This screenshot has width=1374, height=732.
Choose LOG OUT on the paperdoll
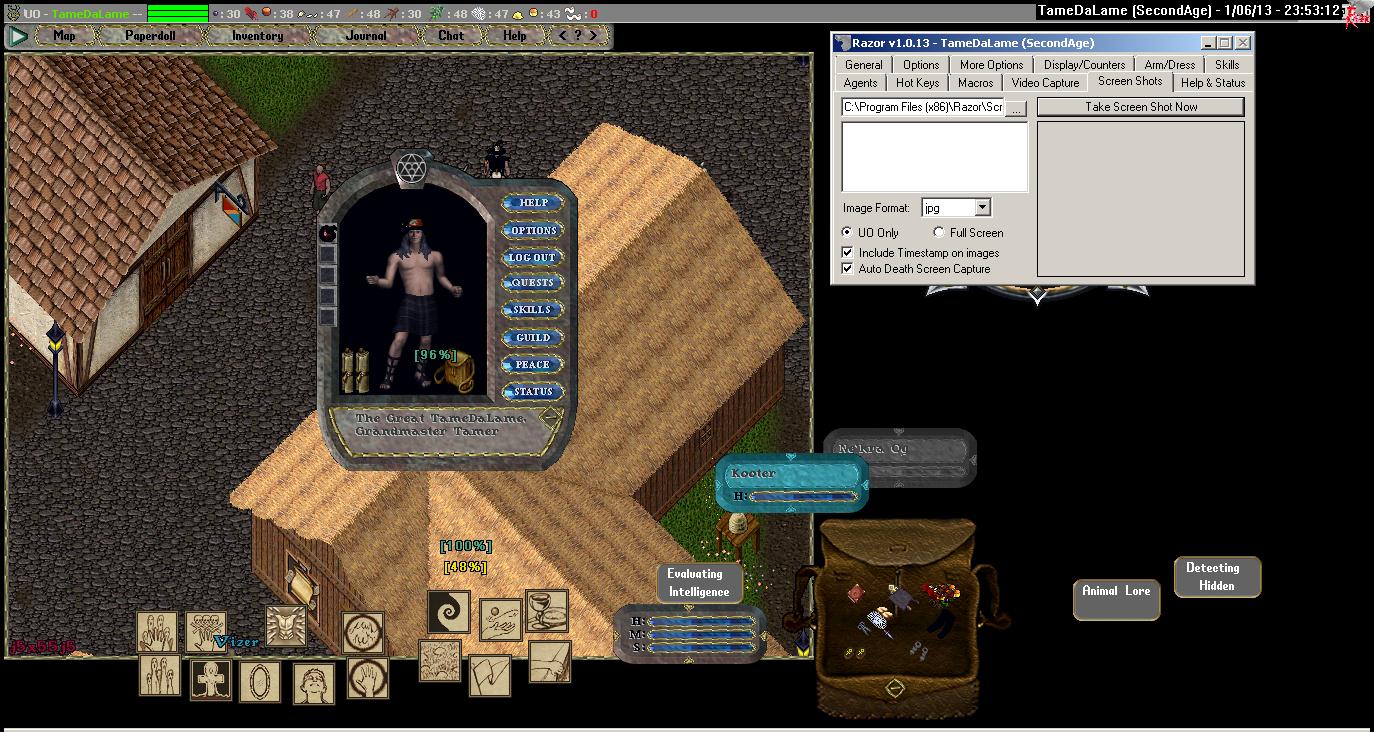point(533,257)
